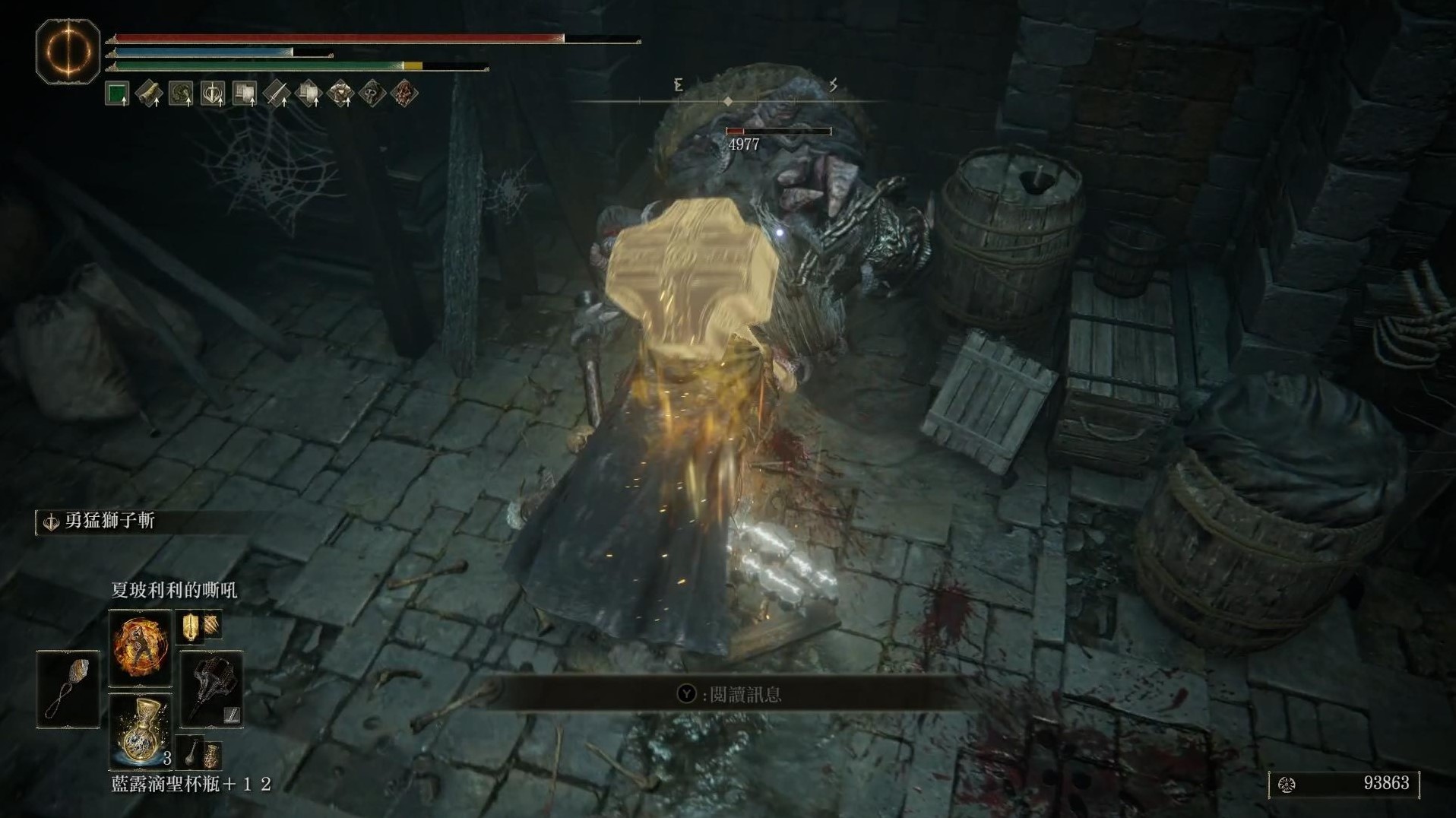Select the hammer right-hand weapon slot
Viewport: 1456px width, 818px height.
pos(212,689)
